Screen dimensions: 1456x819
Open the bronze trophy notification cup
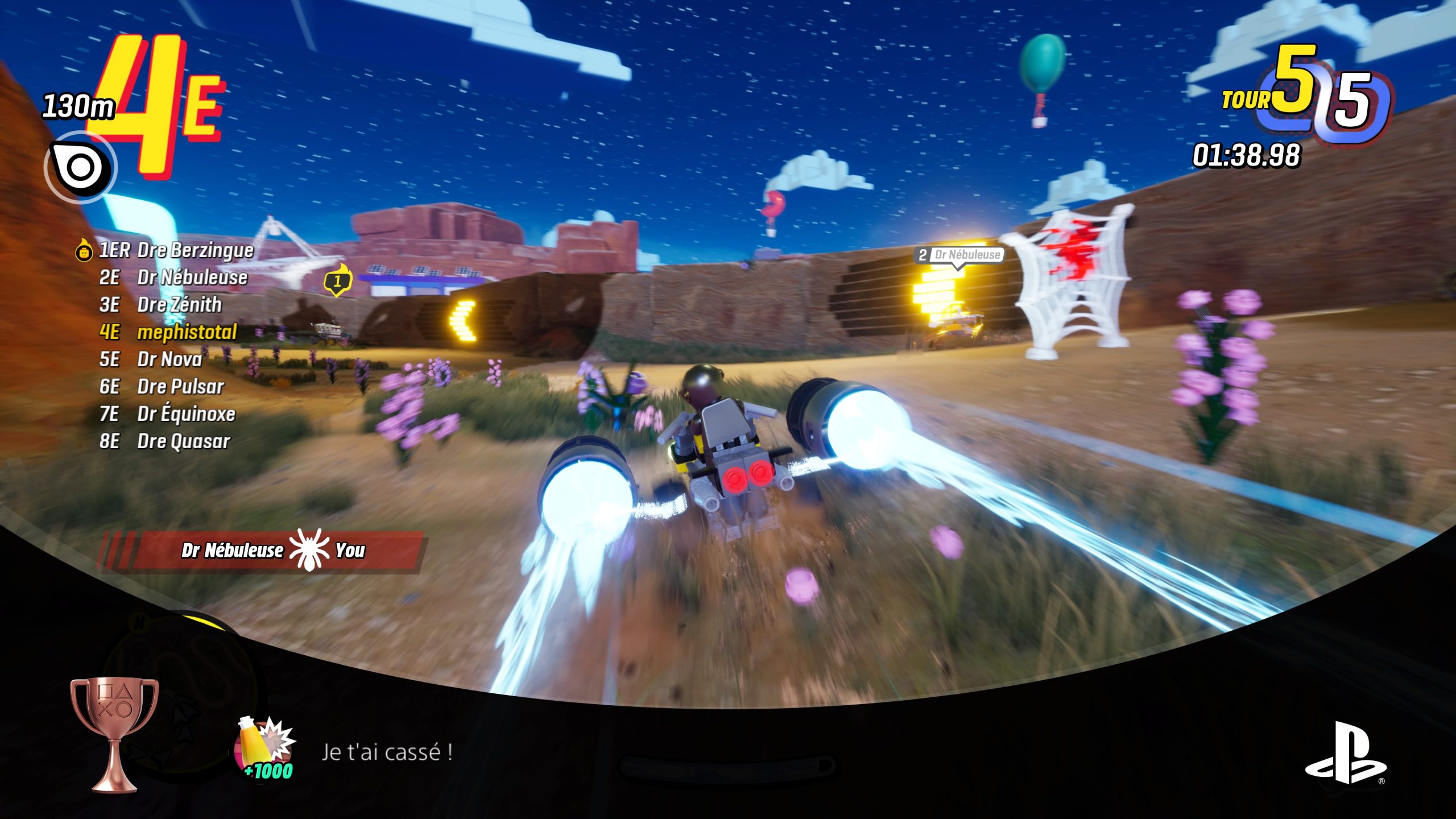114,734
